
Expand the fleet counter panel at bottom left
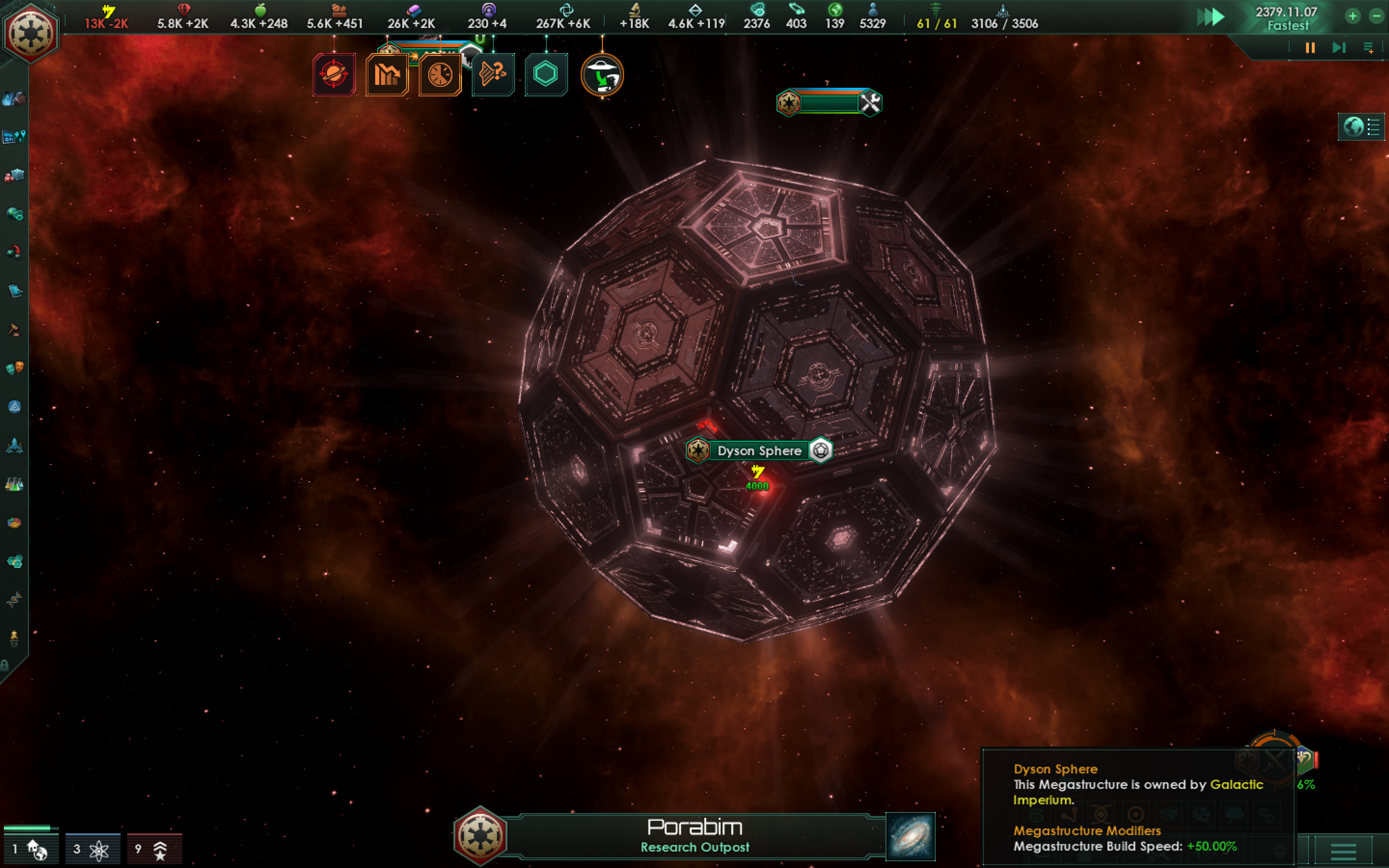click(31, 848)
